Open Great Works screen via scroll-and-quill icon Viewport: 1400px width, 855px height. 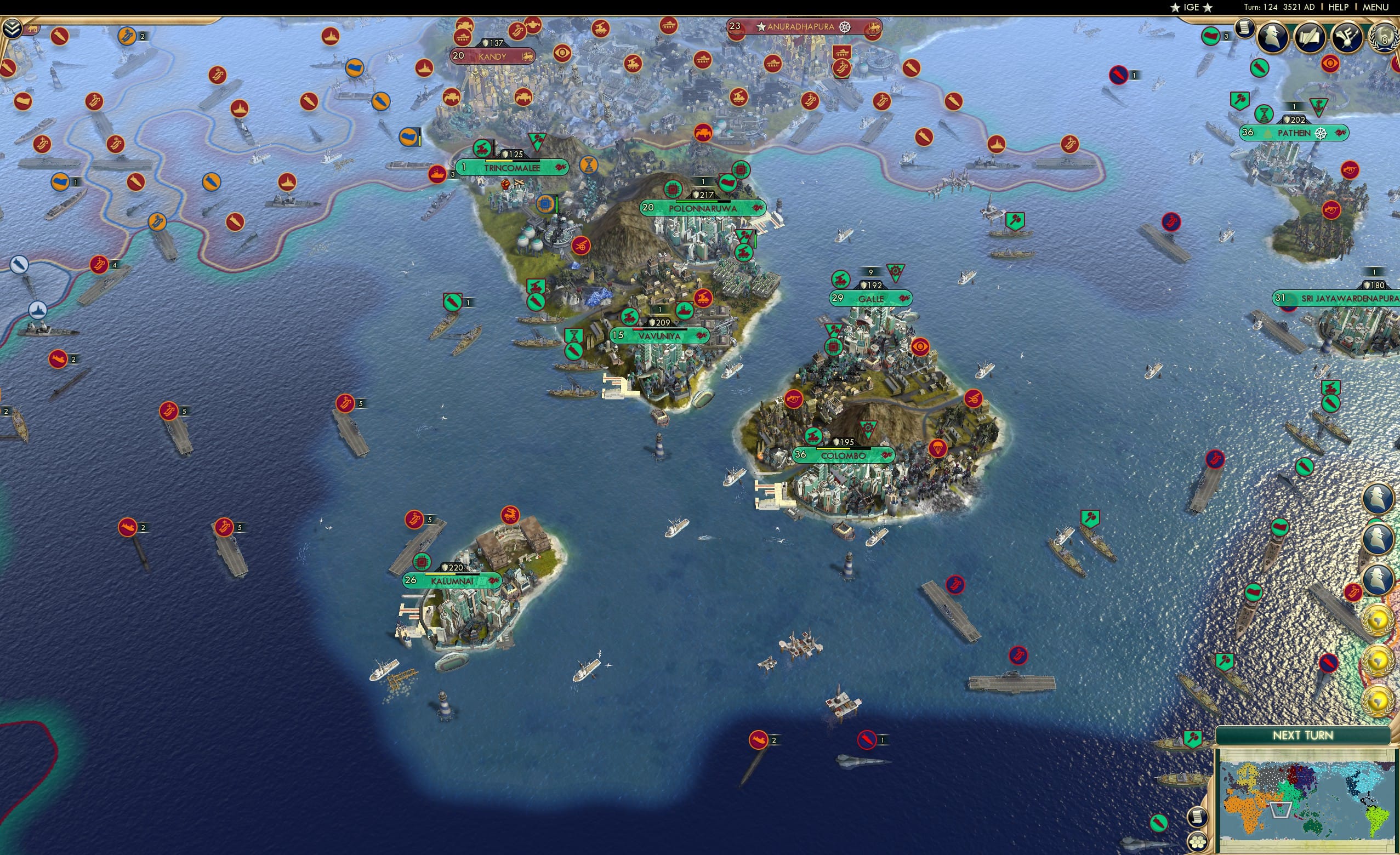[1311, 38]
